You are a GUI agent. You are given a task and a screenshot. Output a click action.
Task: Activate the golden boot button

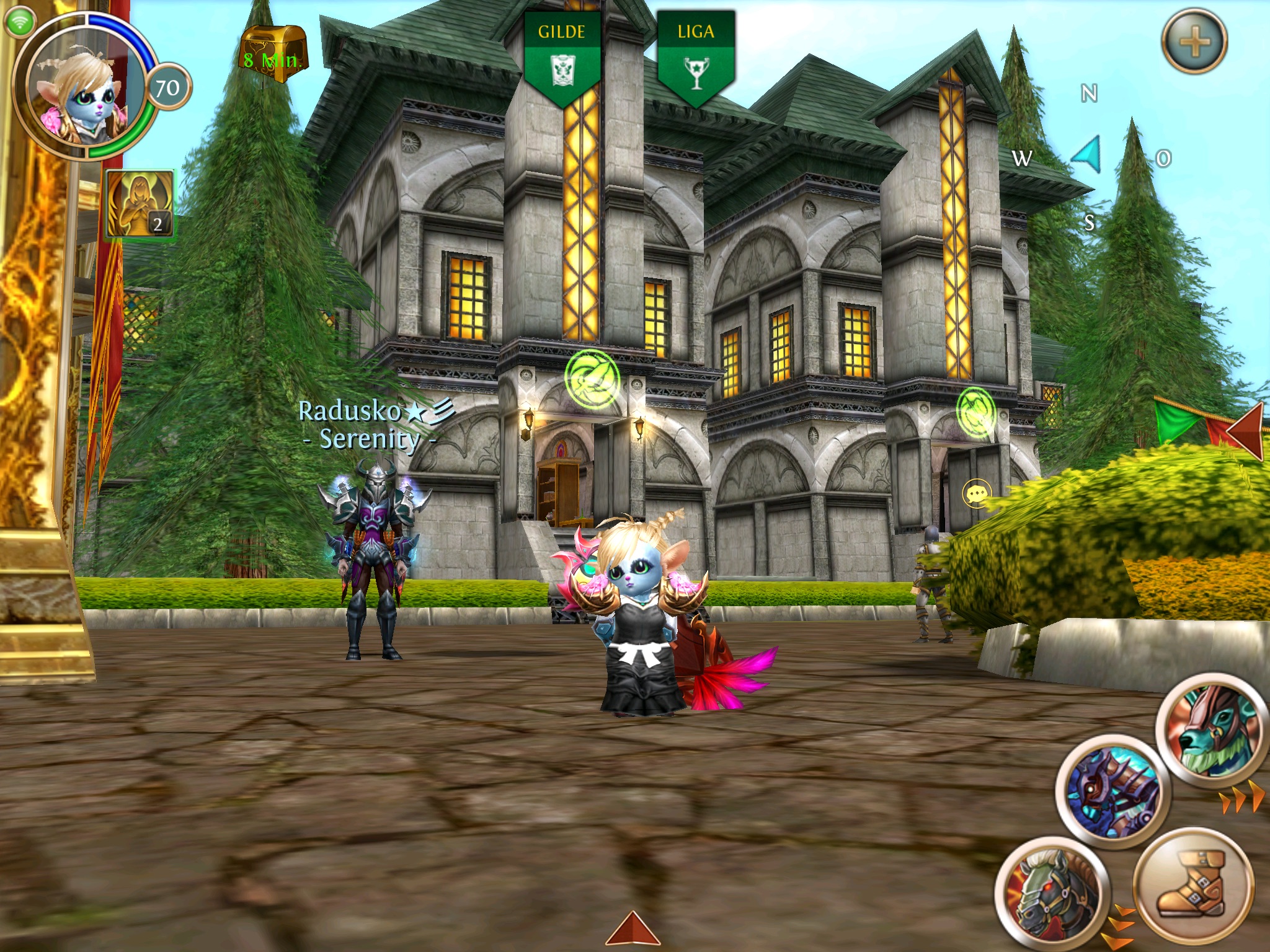1192,886
